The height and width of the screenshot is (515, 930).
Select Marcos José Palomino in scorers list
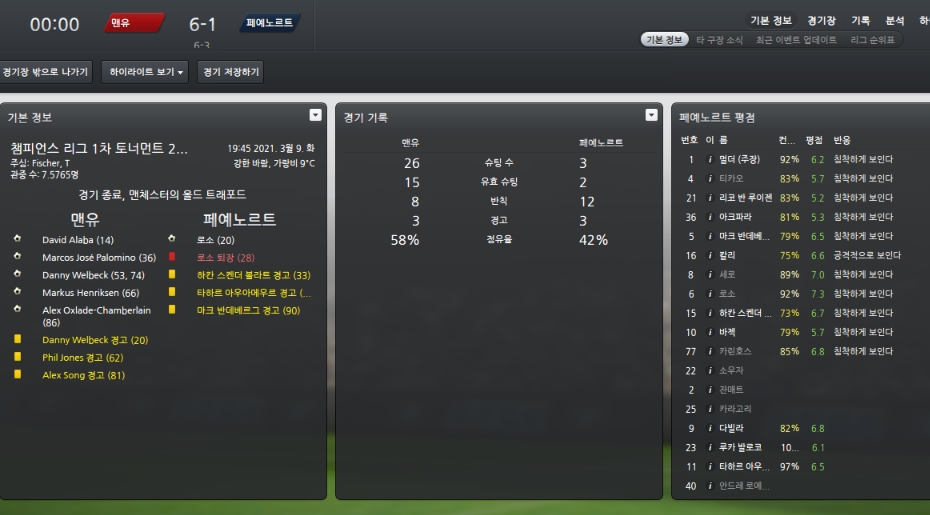point(98,258)
